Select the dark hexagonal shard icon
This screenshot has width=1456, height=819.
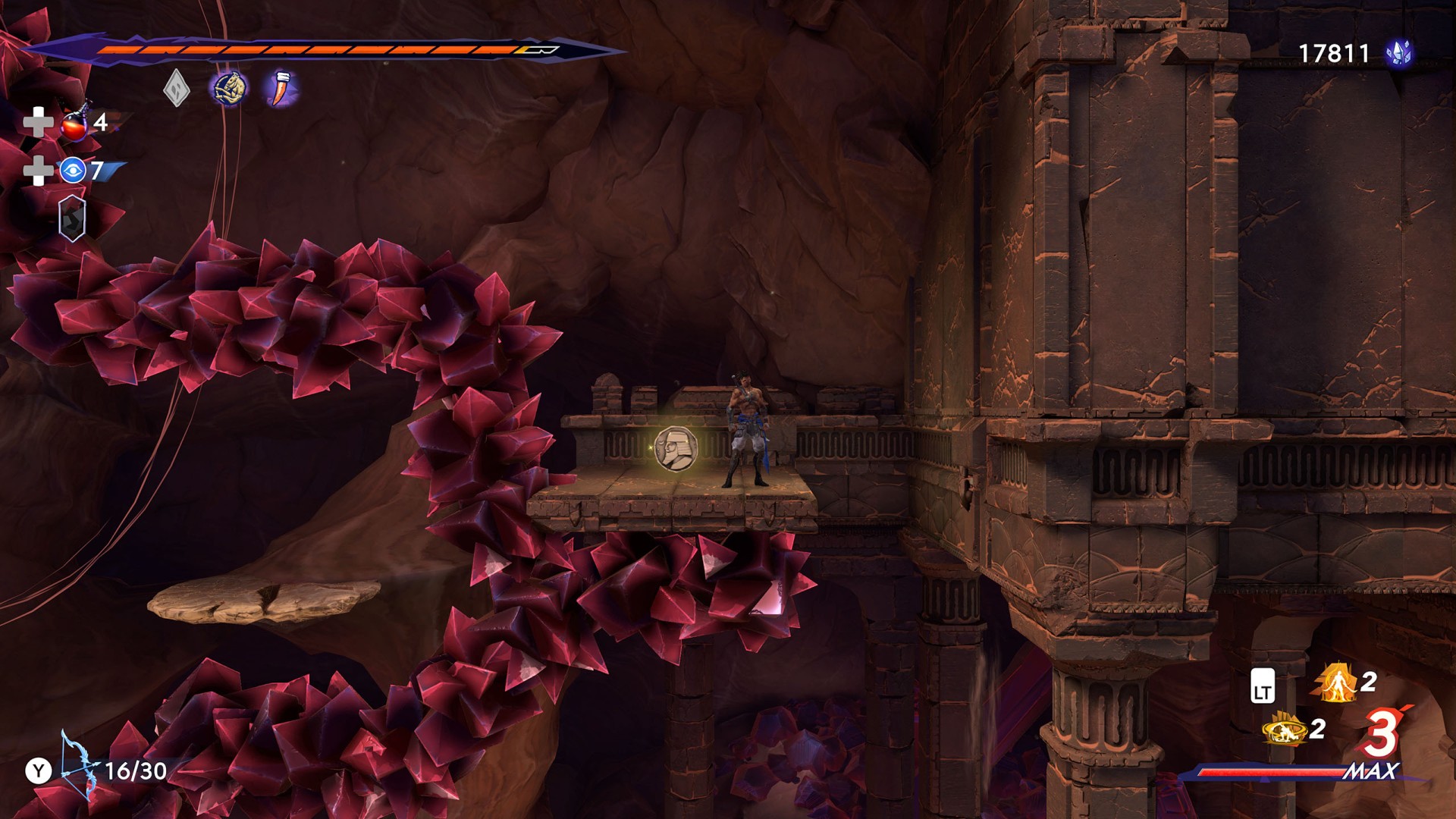(72, 218)
